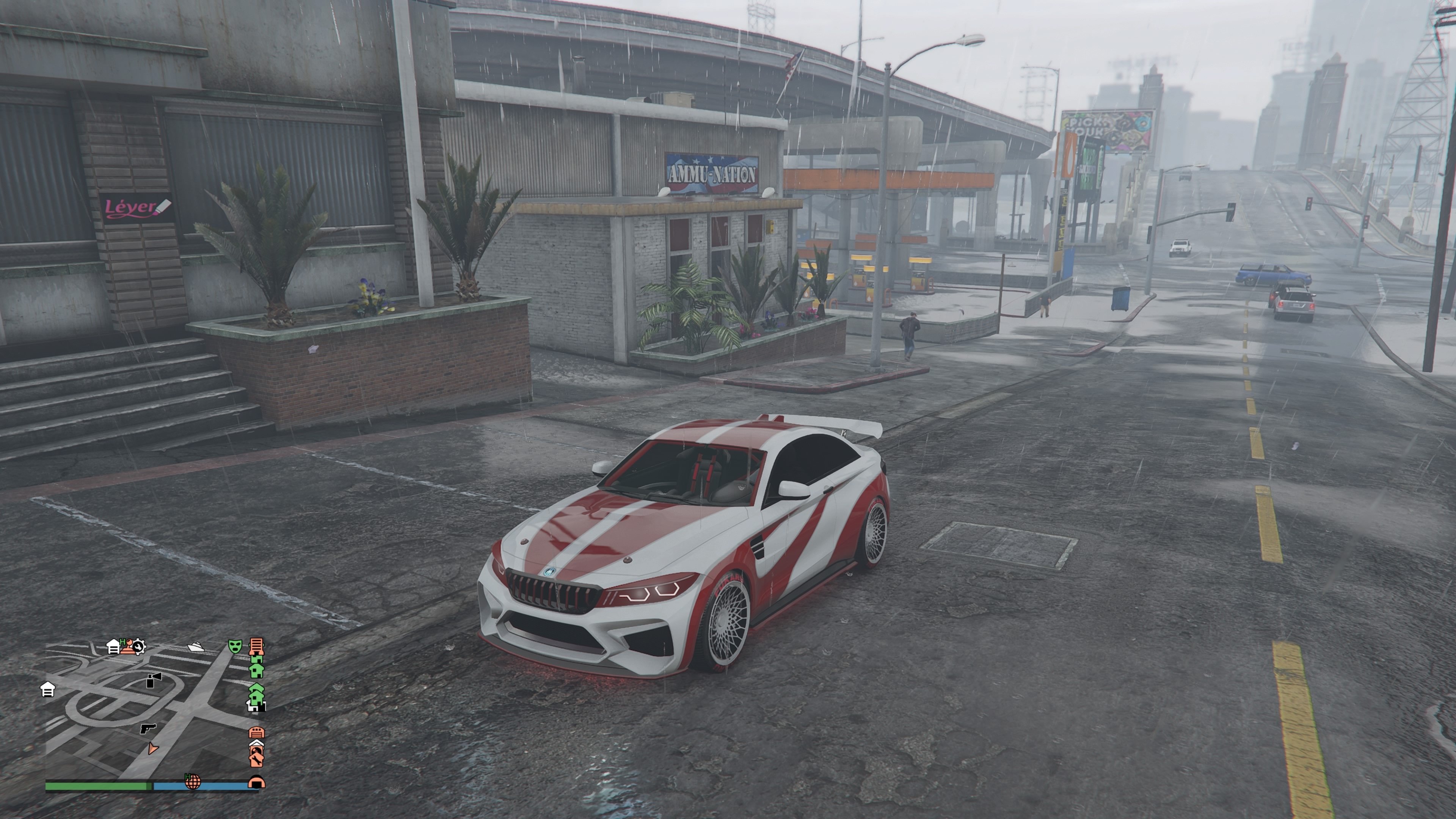1456x819 pixels.
Task: Select the orange office tower blip
Action: (257, 646)
